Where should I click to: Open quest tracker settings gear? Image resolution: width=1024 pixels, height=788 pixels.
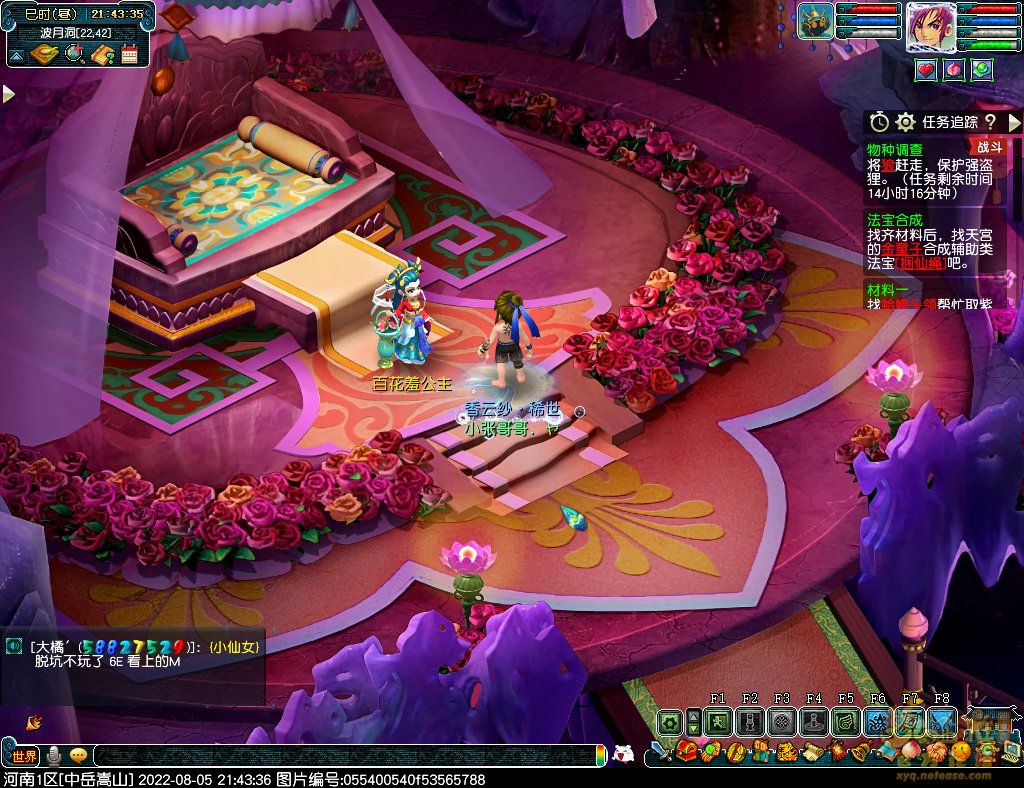905,122
